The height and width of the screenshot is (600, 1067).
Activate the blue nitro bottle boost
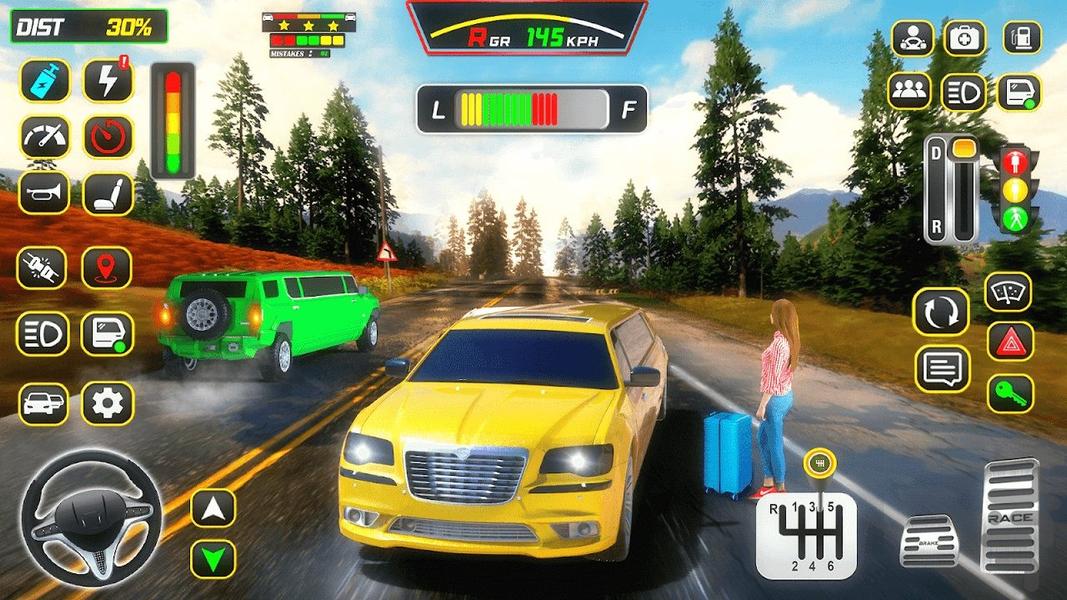click(x=44, y=80)
